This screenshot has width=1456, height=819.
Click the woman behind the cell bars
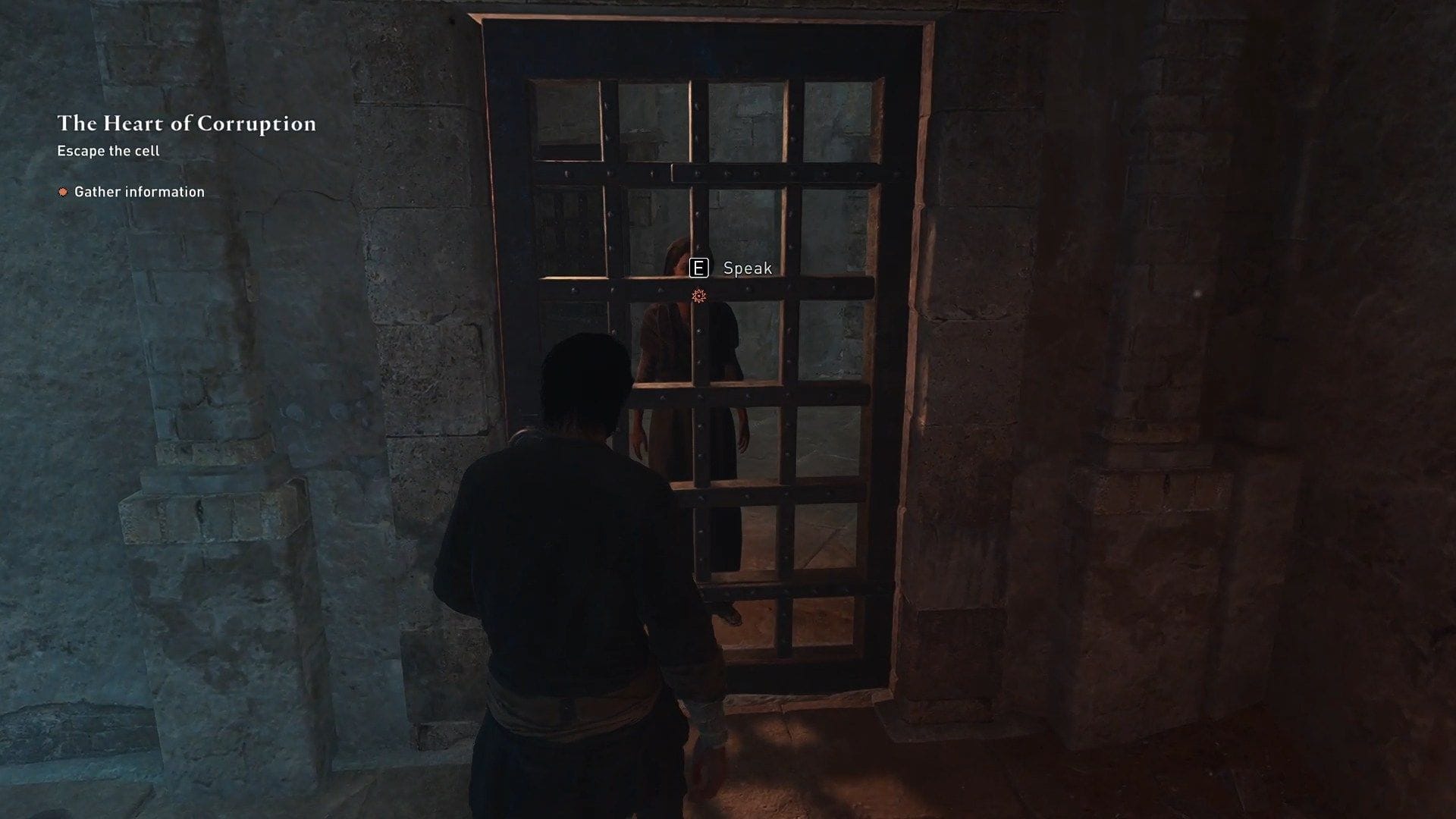coord(694,356)
